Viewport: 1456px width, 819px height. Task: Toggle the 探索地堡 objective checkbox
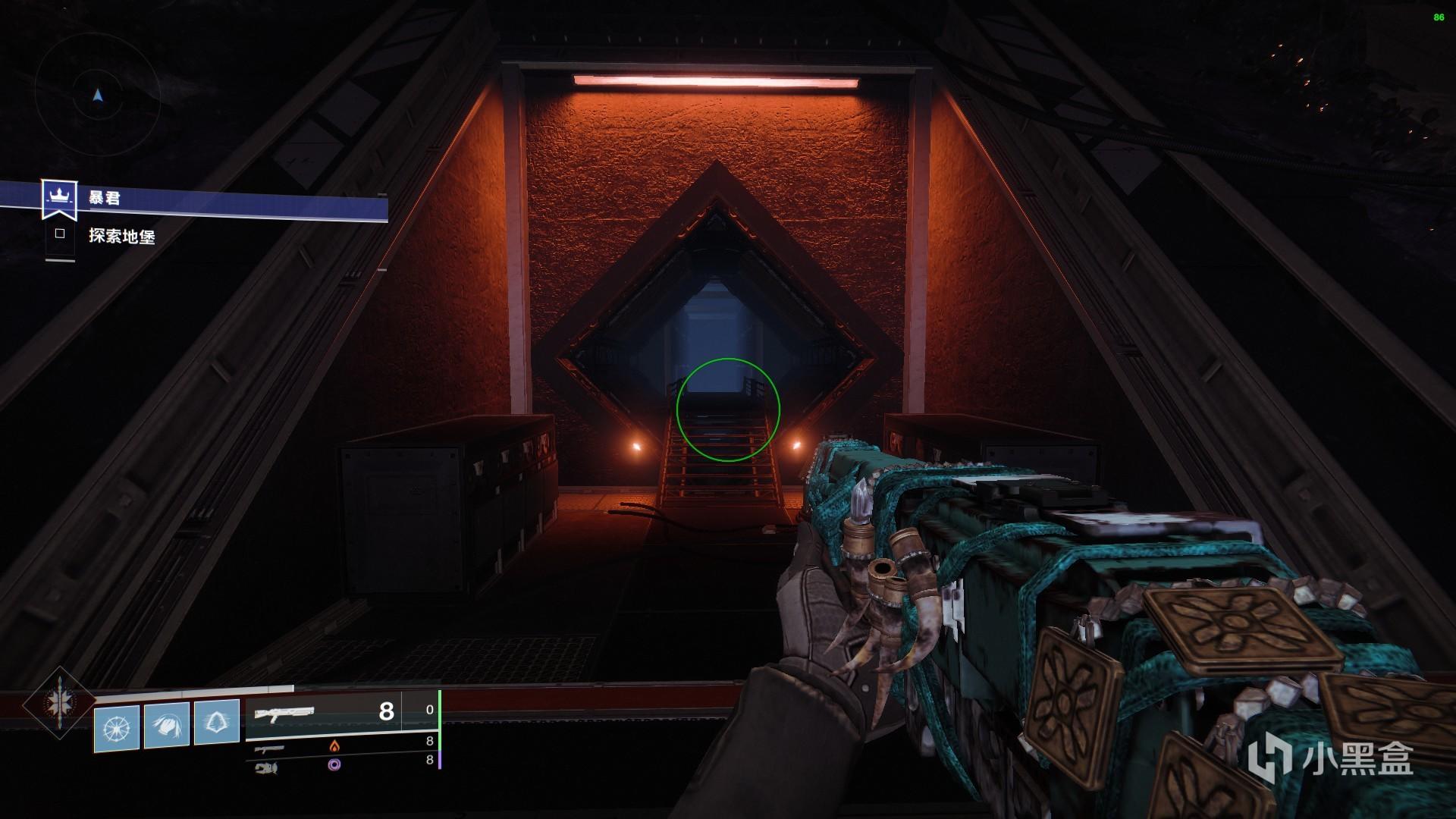click(x=60, y=234)
